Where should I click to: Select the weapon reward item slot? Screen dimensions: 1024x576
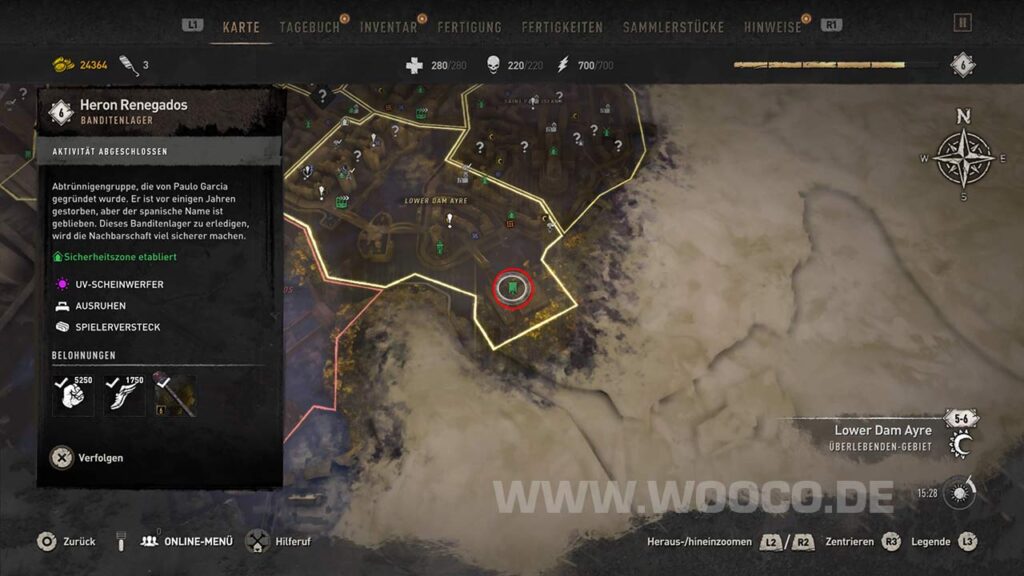pos(175,395)
